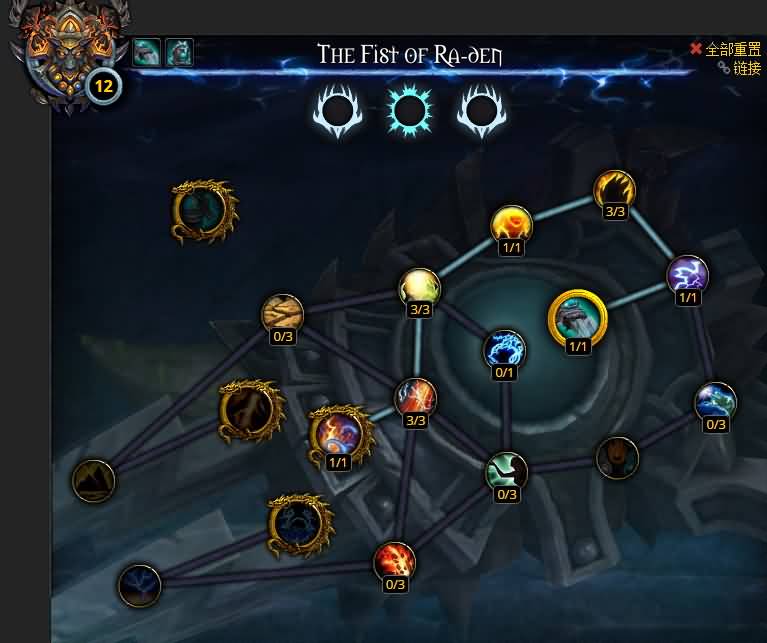The image size is (767, 643).
Task: Select the teal spiky middle relic slot
Action: [411, 112]
